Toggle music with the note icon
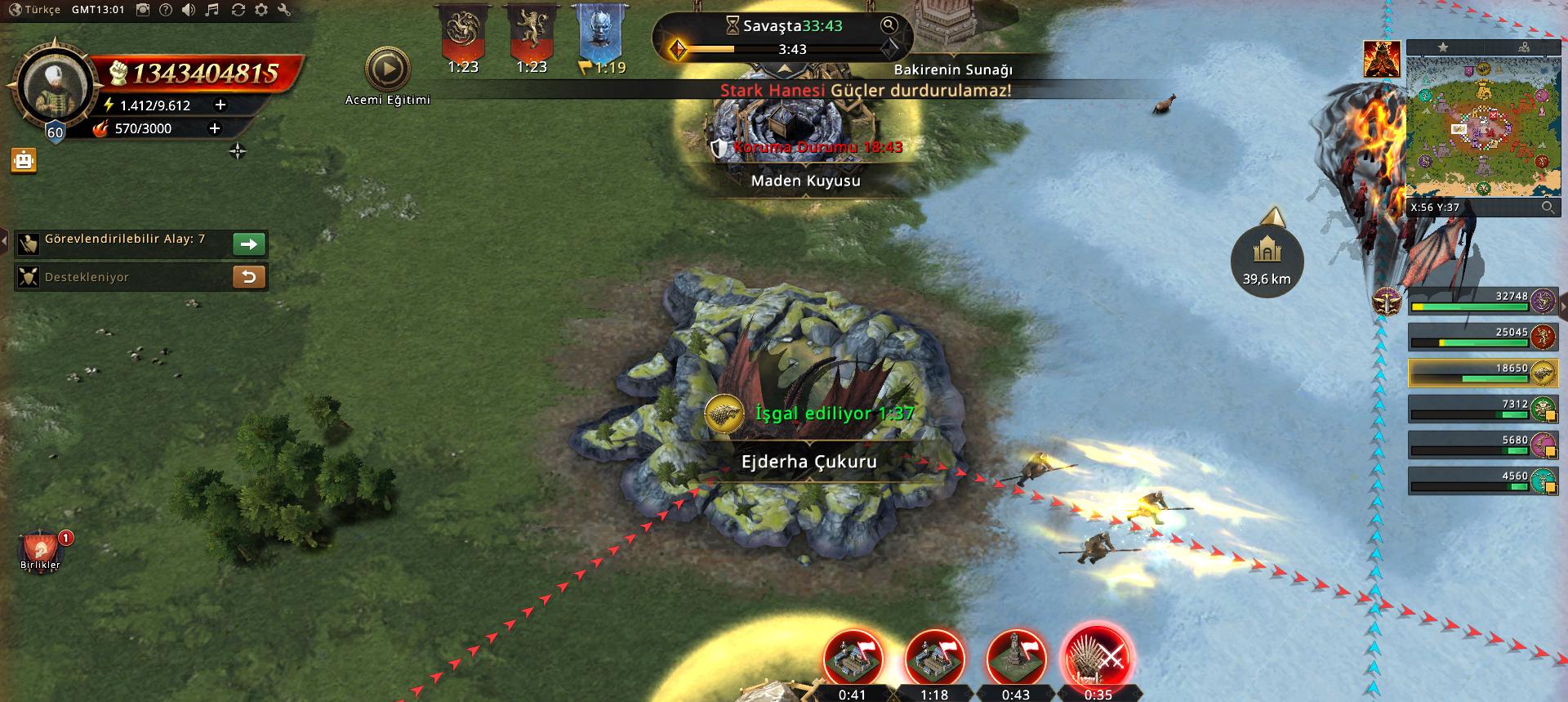 (x=212, y=10)
